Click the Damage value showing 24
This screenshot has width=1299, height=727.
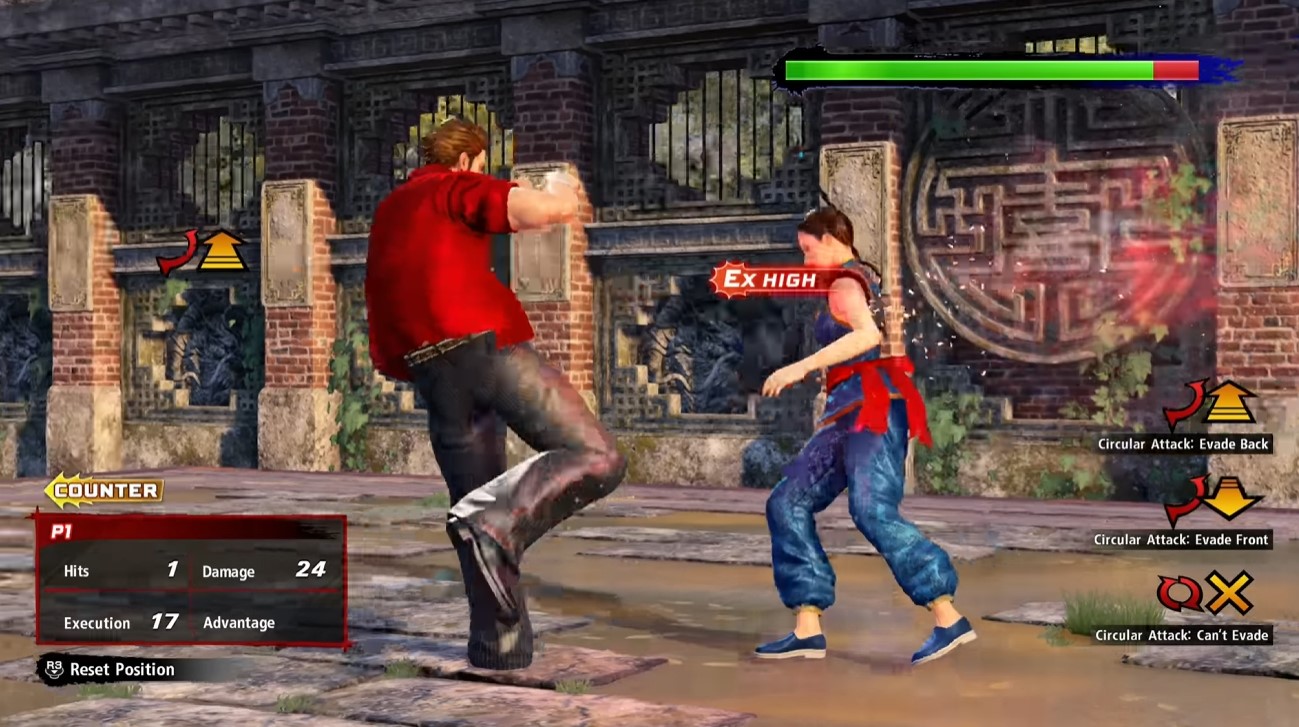click(x=311, y=569)
